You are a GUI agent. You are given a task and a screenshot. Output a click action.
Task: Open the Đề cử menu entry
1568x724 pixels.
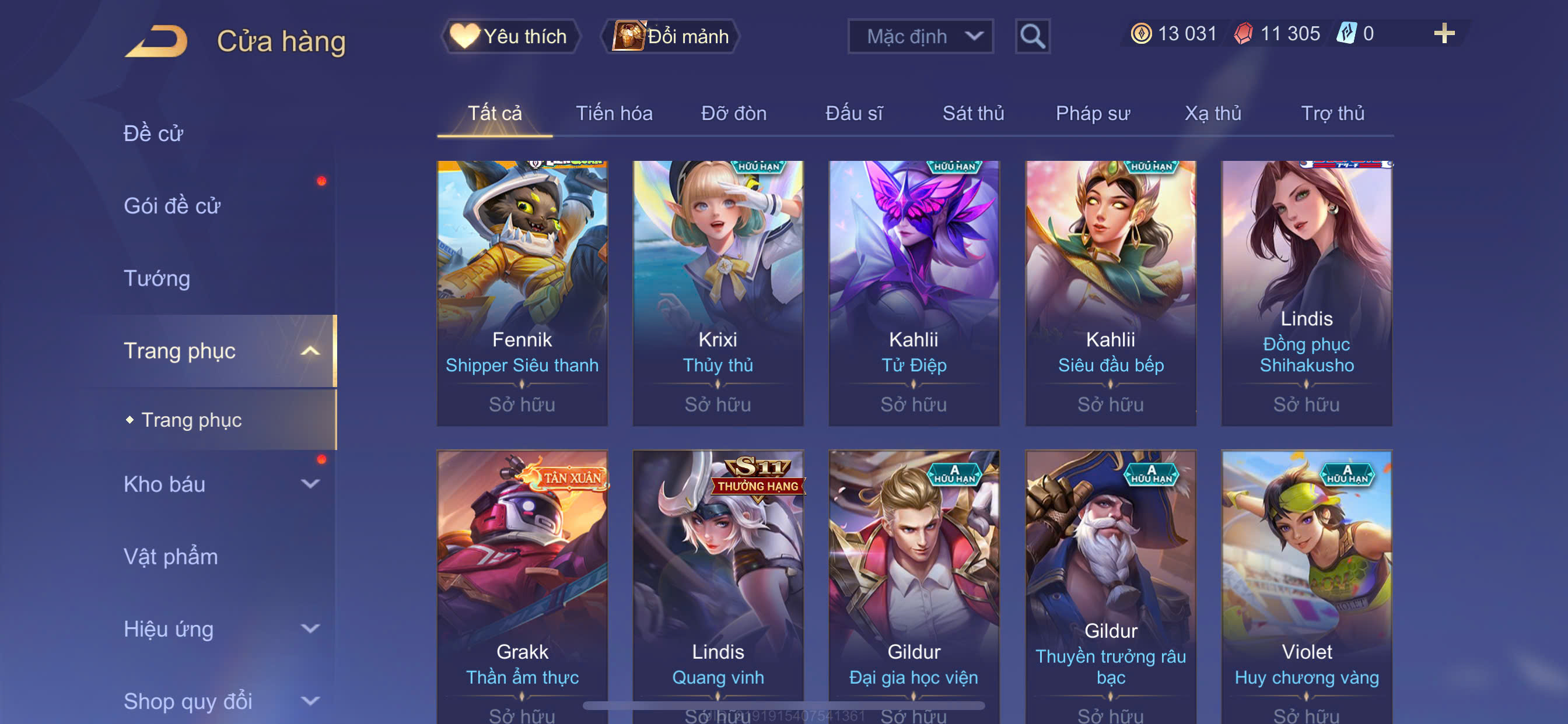tap(153, 133)
